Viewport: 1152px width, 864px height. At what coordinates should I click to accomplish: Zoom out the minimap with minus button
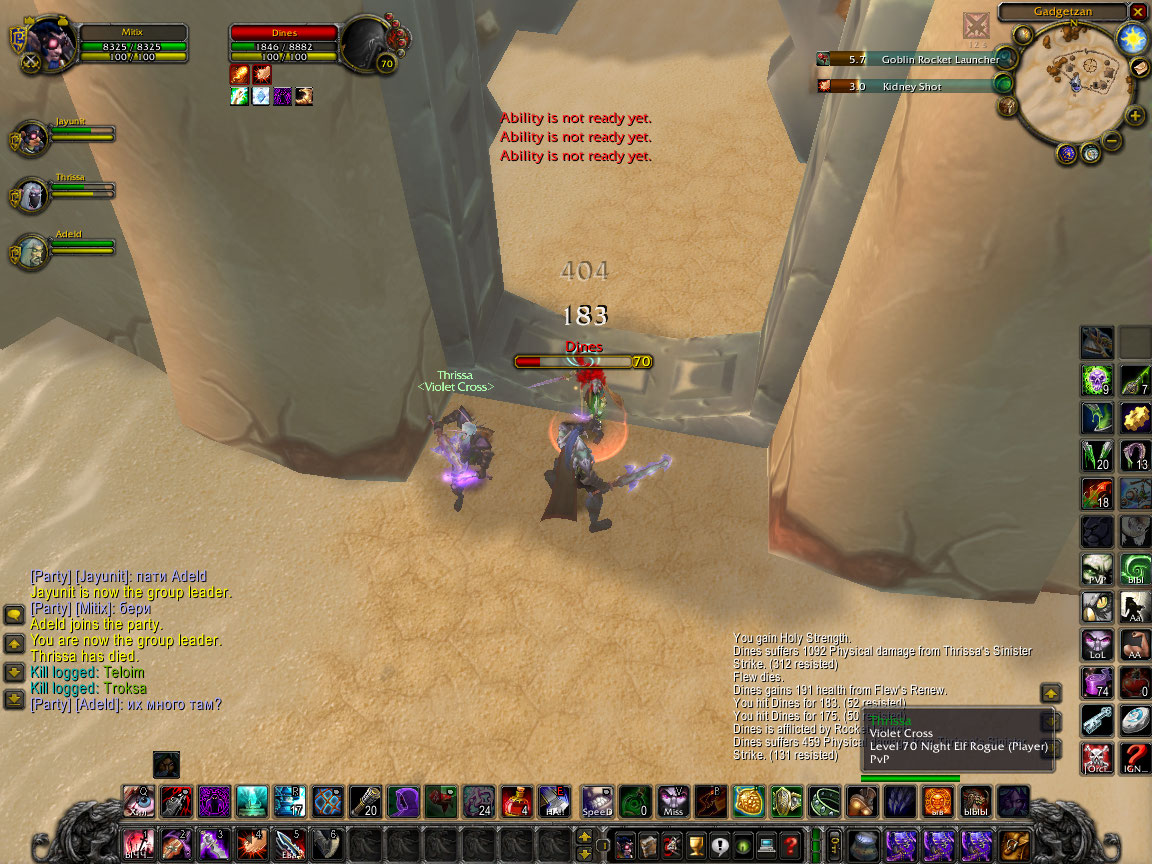point(1112,140)
